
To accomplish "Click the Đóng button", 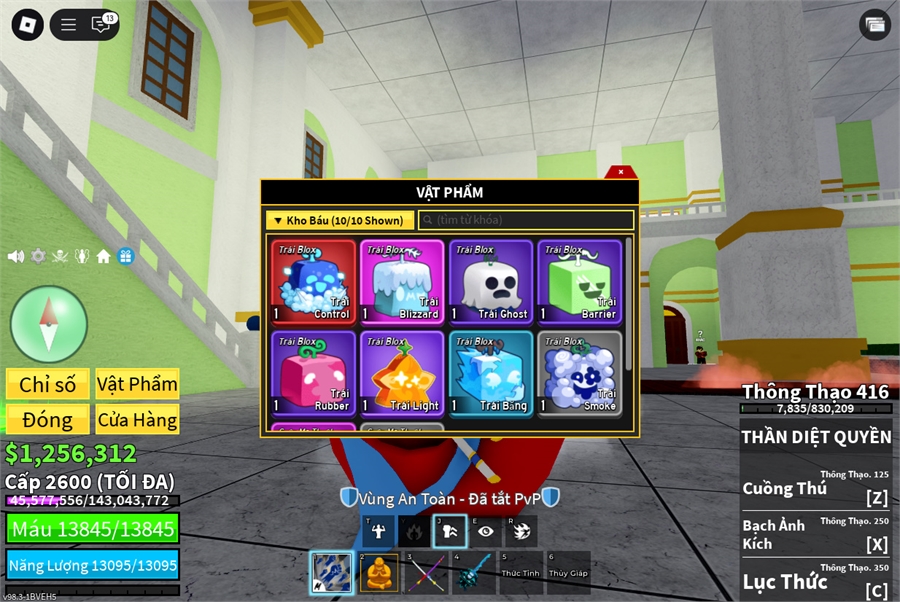I will click(48, 419).
